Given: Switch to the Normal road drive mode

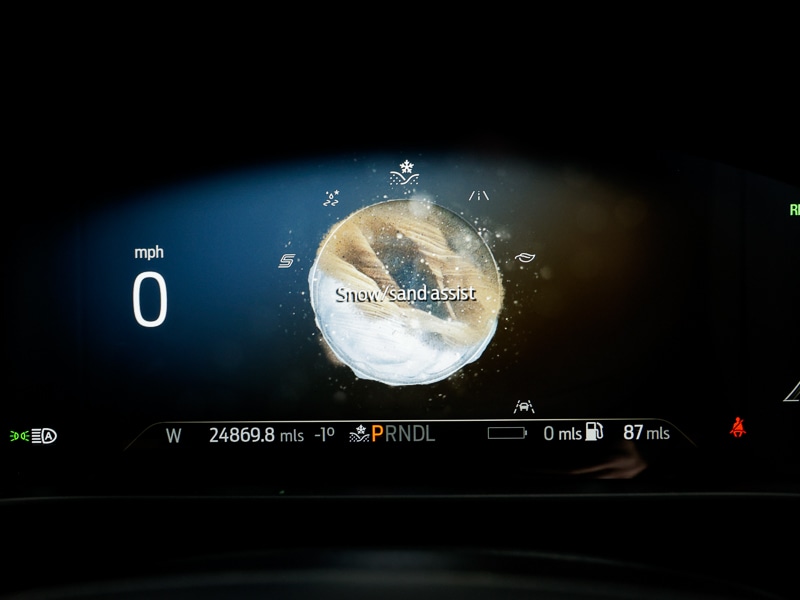Looking at the screenshot, I should [x=479, y=196].
